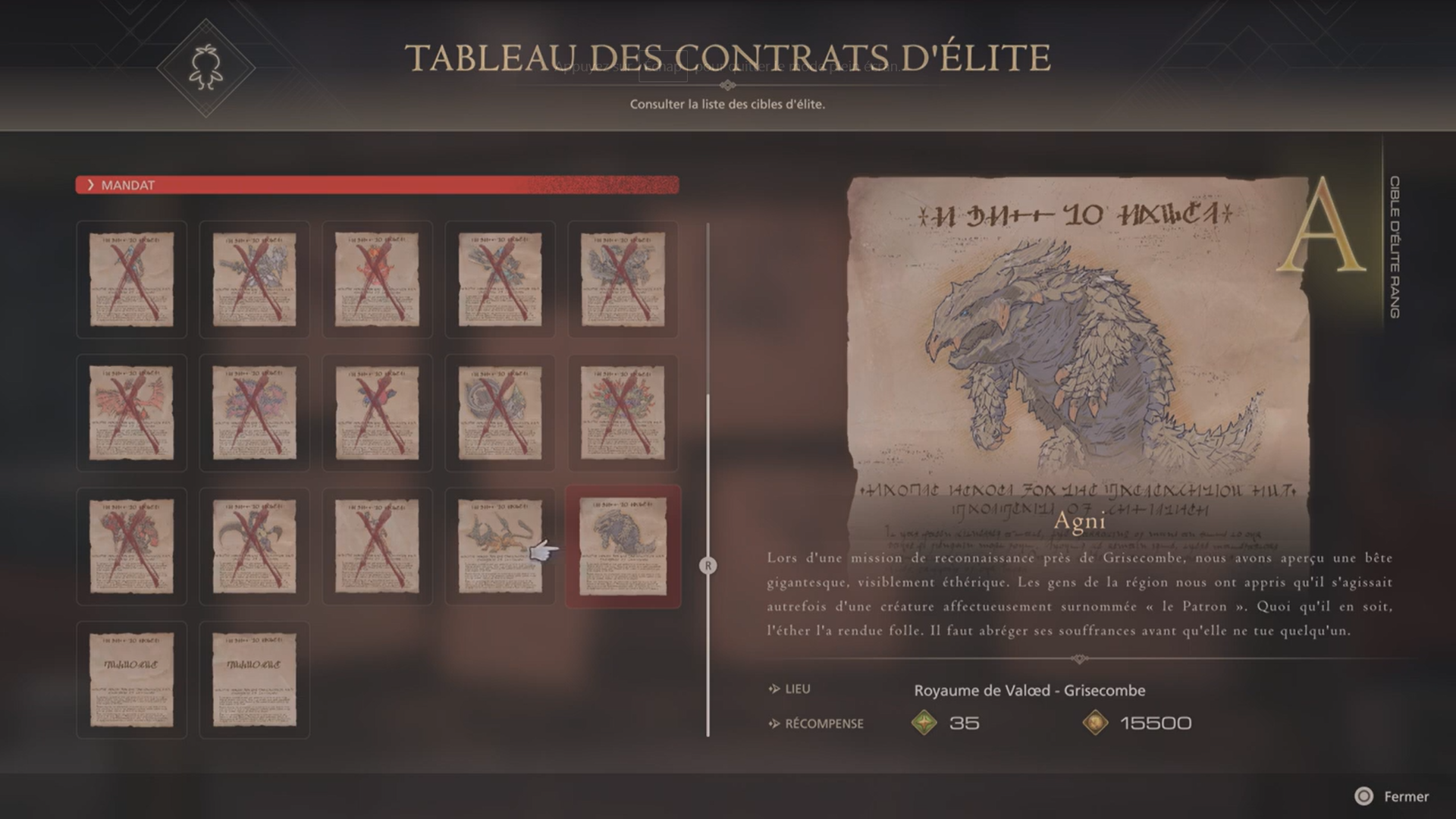
Task: Collapse the crossed-out first contract row entry
Action: [x=130, y=279]
